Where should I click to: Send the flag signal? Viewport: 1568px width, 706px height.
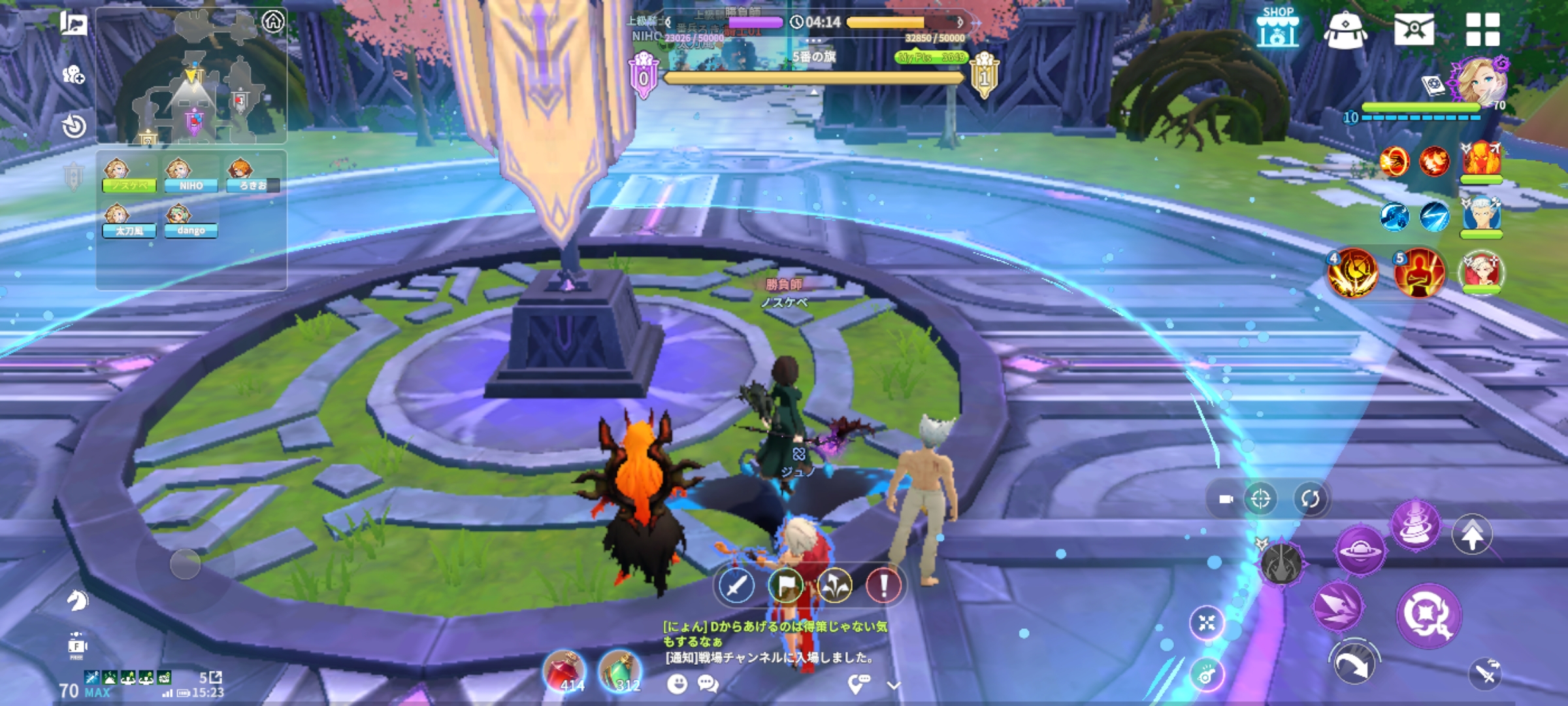click(x=785, y=586)
